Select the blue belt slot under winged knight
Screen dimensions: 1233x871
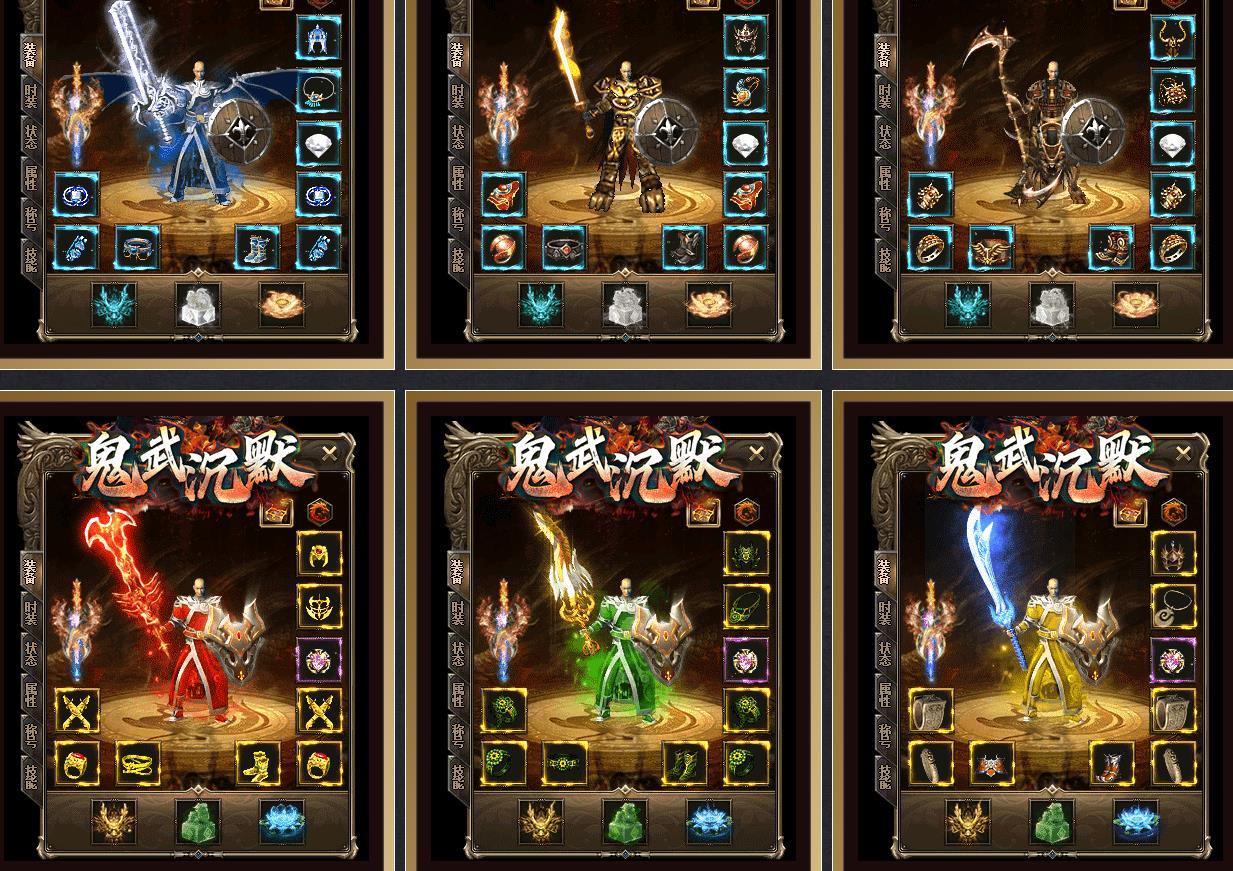tap(138, 247)
